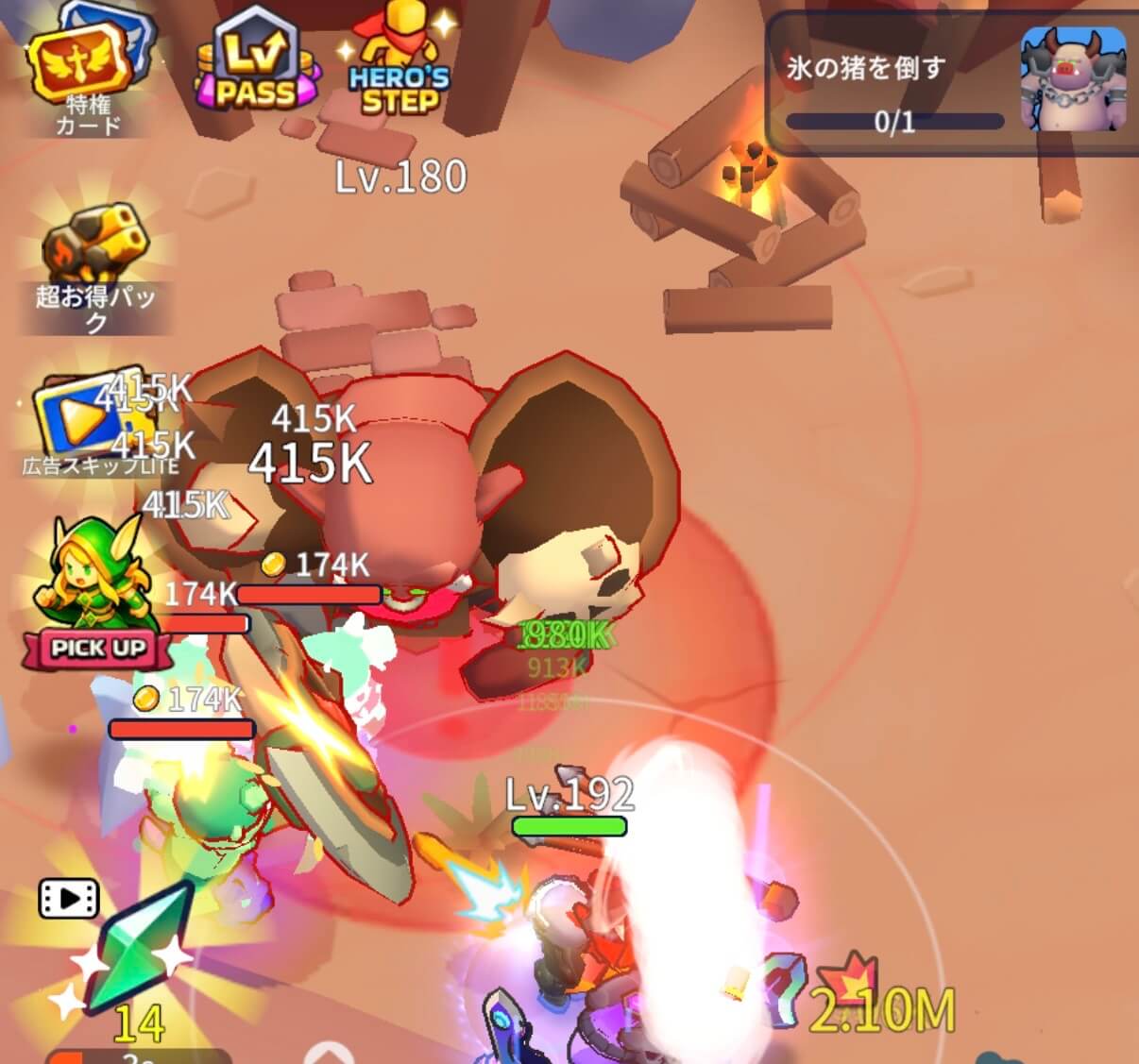The height and width of the screenshot is (1064, 1139).
Task: Tap the ice boar boss portrait
Action: [x=1074, y=79]
